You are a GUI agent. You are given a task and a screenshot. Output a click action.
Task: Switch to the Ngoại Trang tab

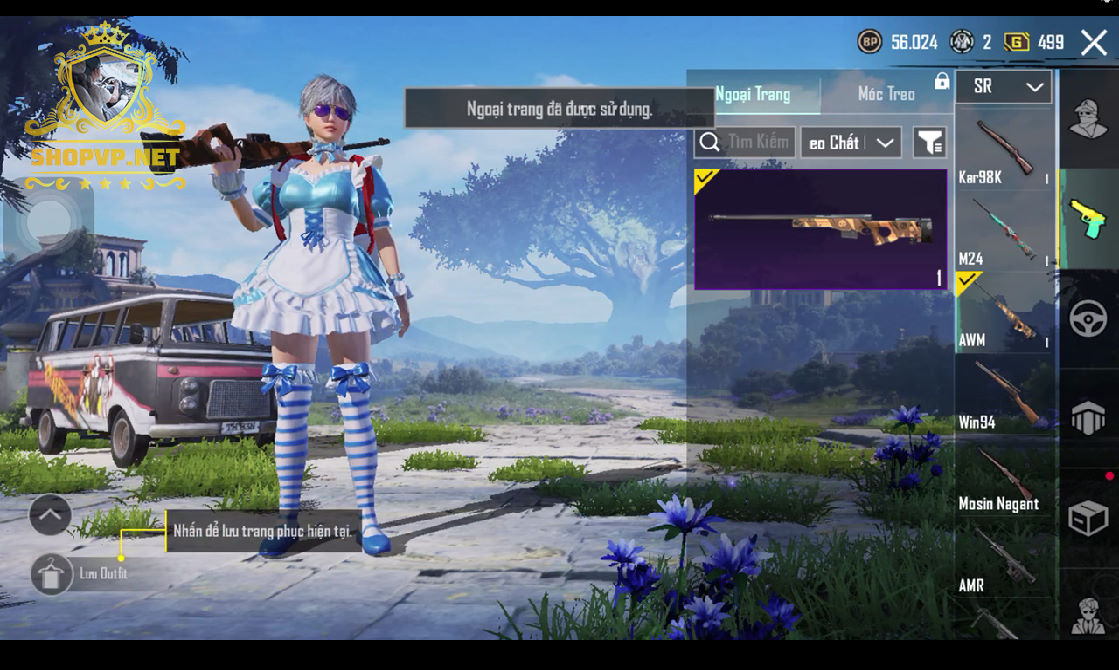pyautogui.click(x=753, y=94)
